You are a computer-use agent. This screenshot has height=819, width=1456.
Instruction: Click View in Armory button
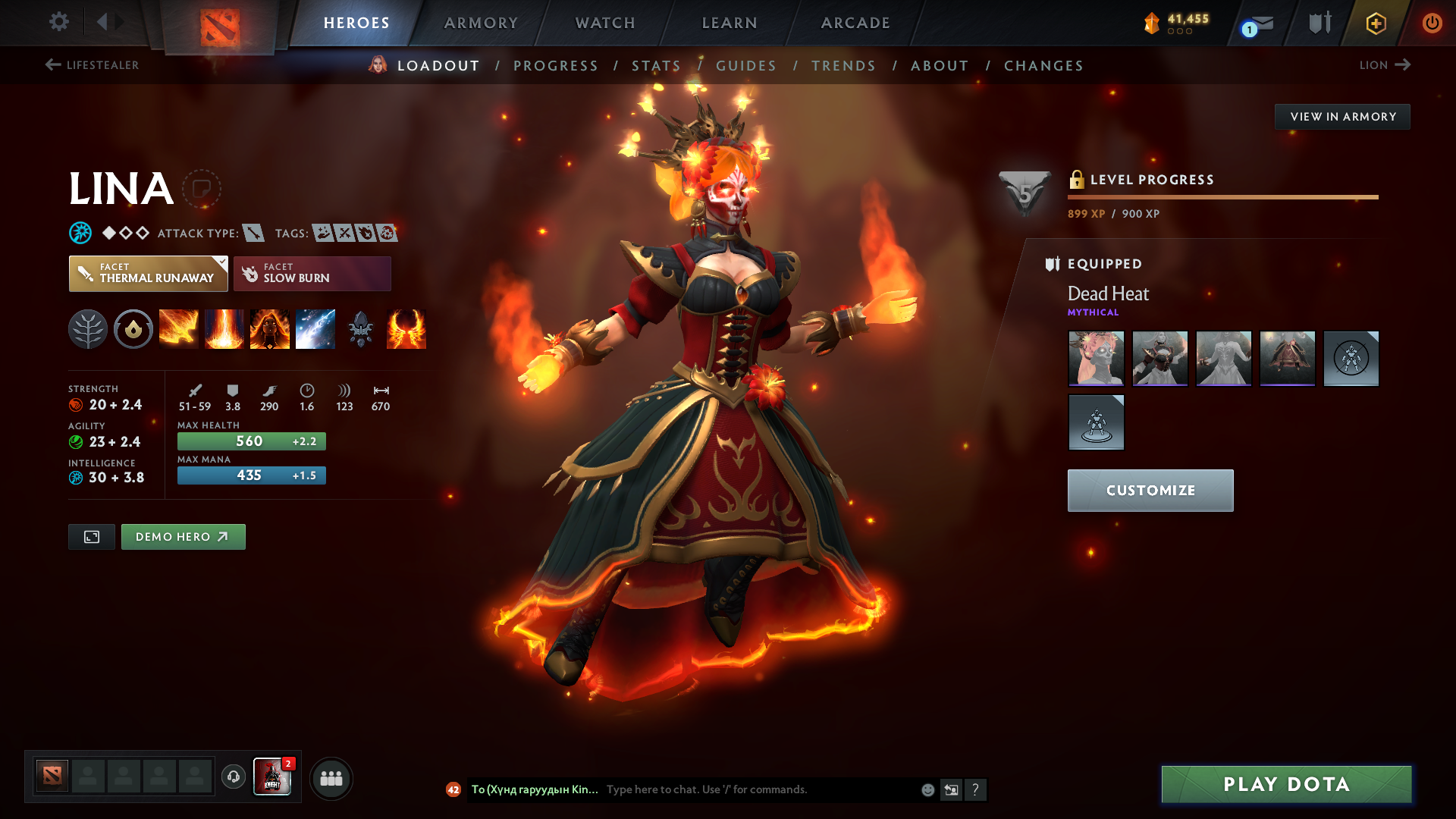point(1342,117)
